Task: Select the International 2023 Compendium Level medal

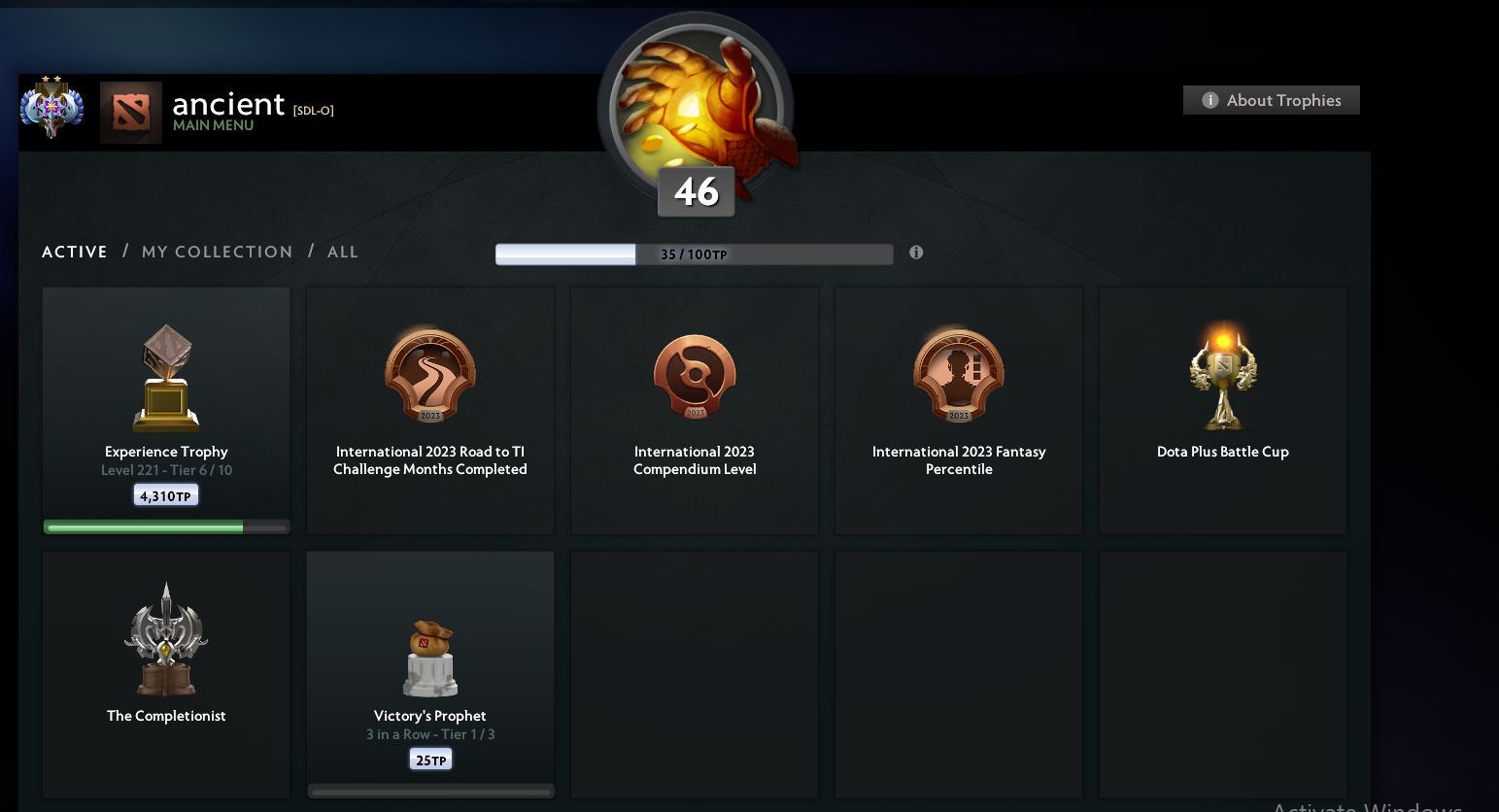Action: pos(694,377)
